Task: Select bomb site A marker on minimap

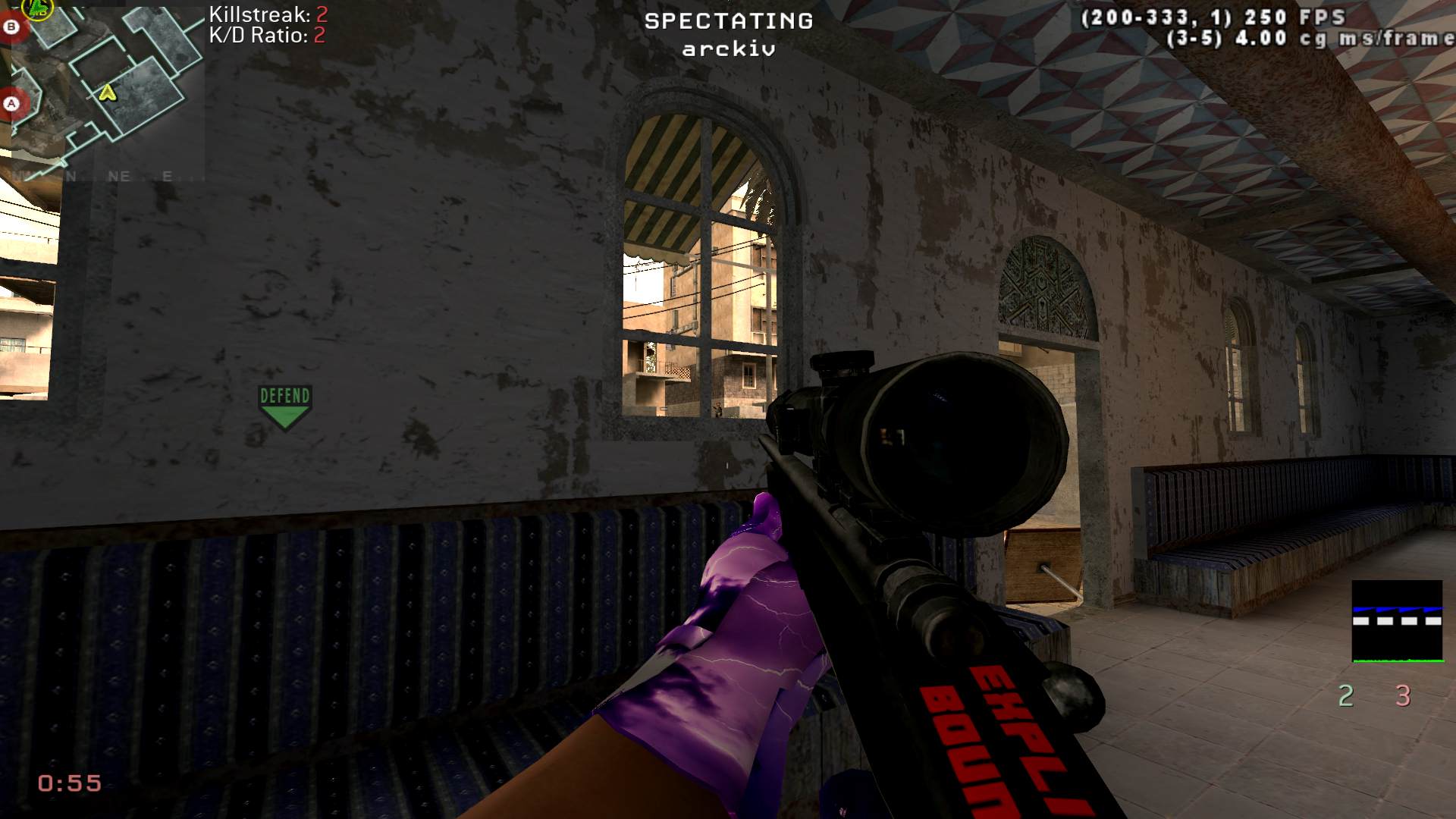Action: 11,103
